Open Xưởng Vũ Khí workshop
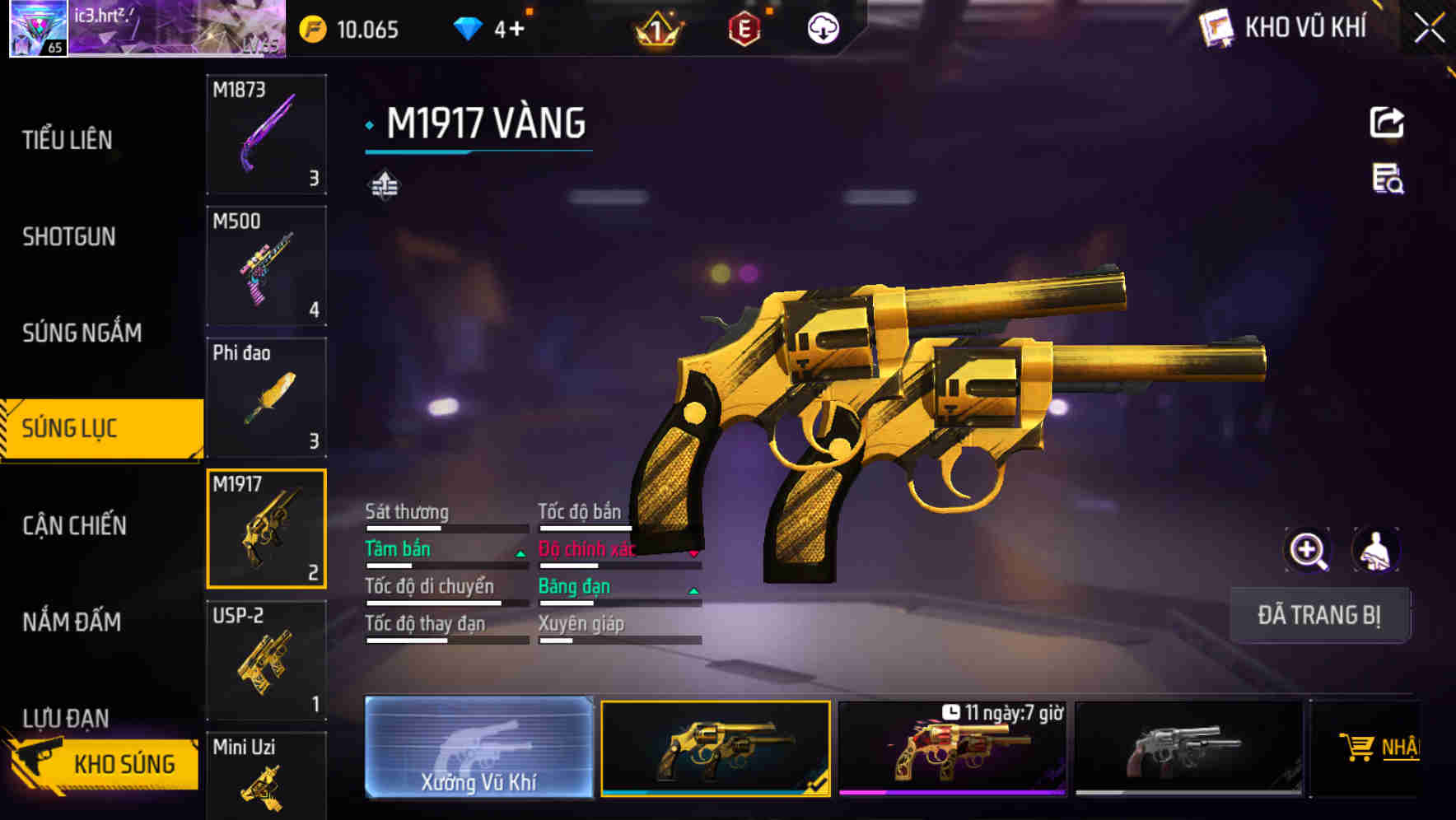This screenshot has width=1456, height=820. [478, 748]
